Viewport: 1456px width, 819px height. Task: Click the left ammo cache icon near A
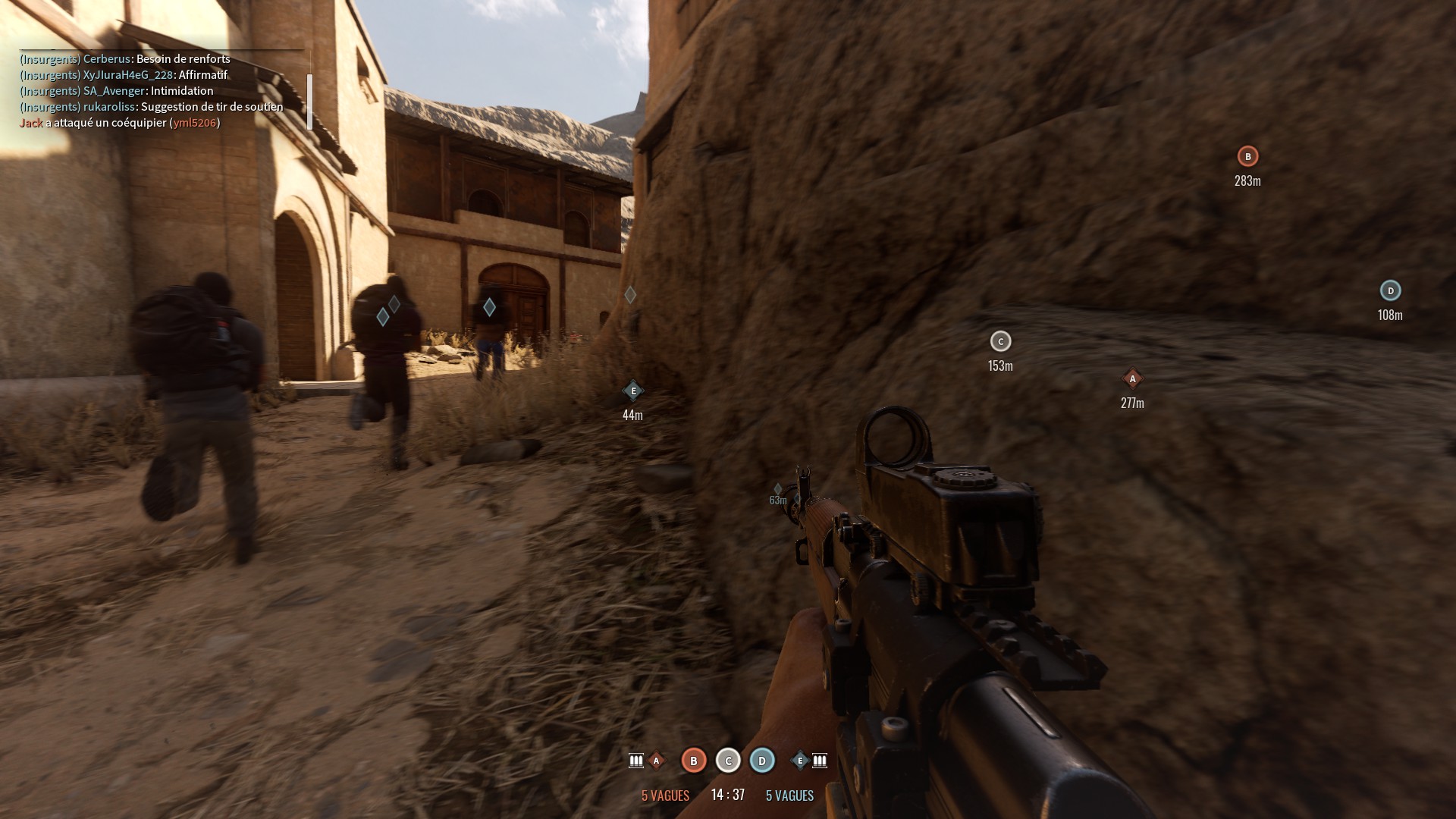pos(635,761)
